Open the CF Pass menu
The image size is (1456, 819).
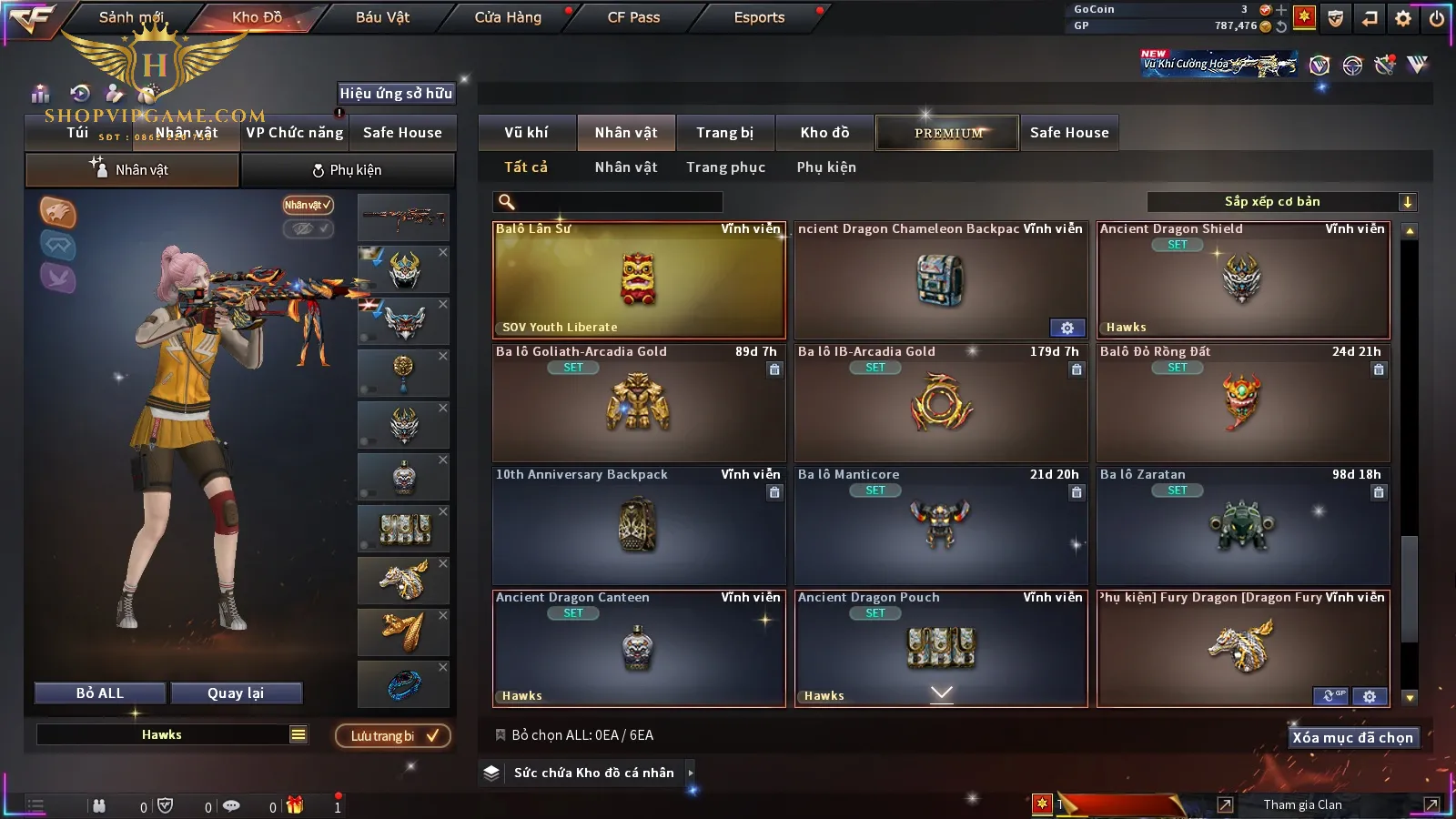coord(633,17)
